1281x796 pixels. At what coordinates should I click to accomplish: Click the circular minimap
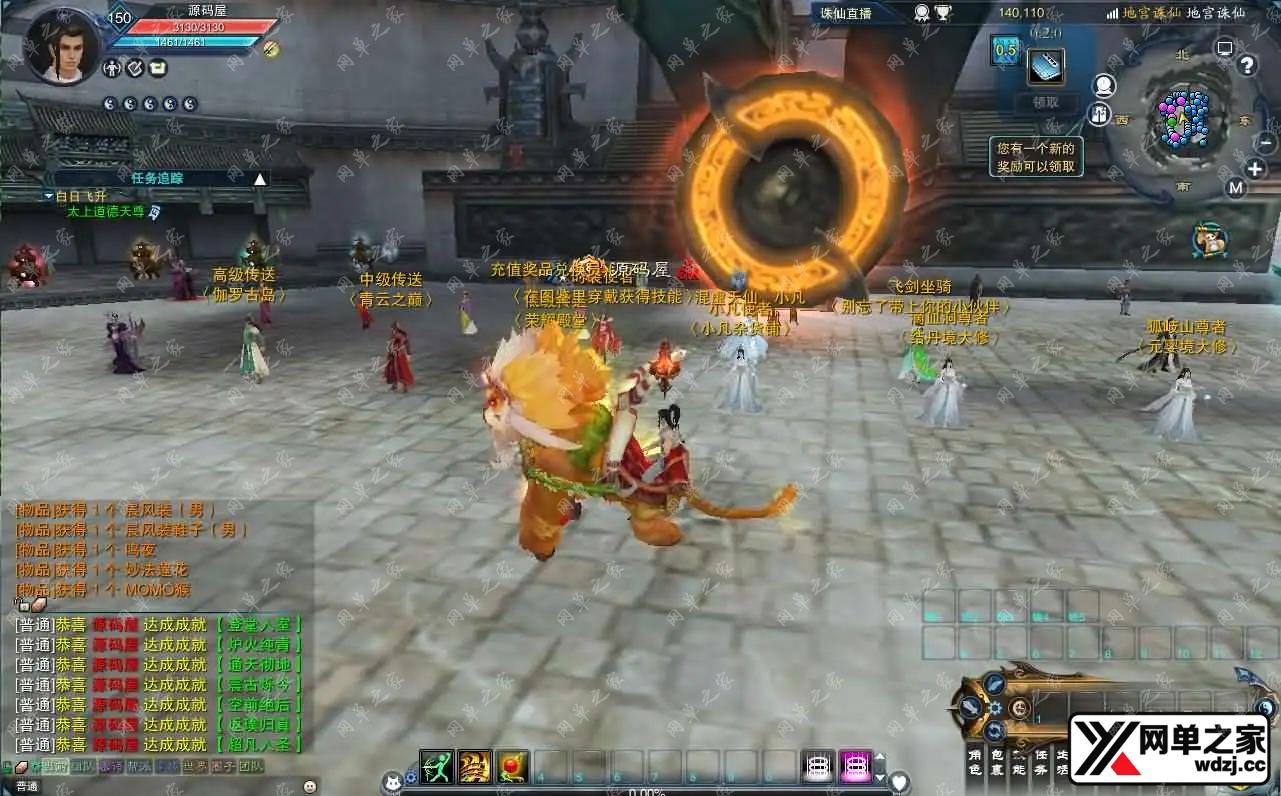pos(1184,118)
